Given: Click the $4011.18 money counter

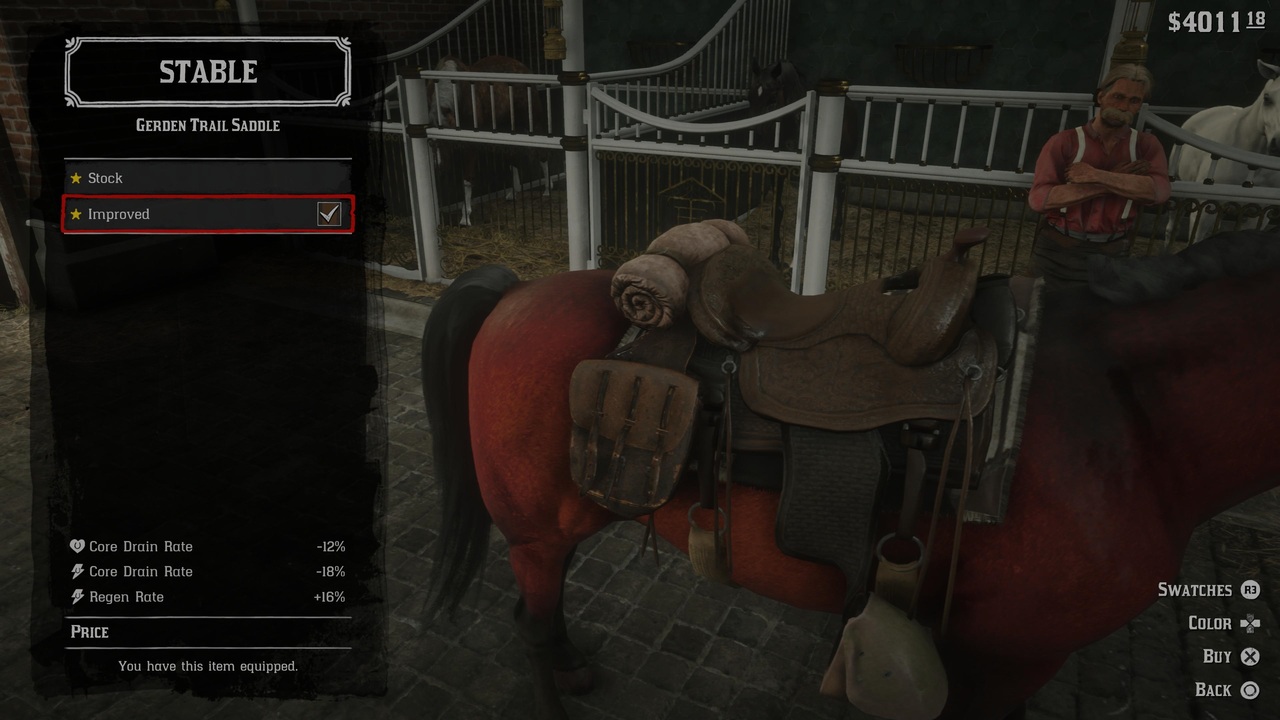Looking at the screenshot, I should tap(1214, 19).
